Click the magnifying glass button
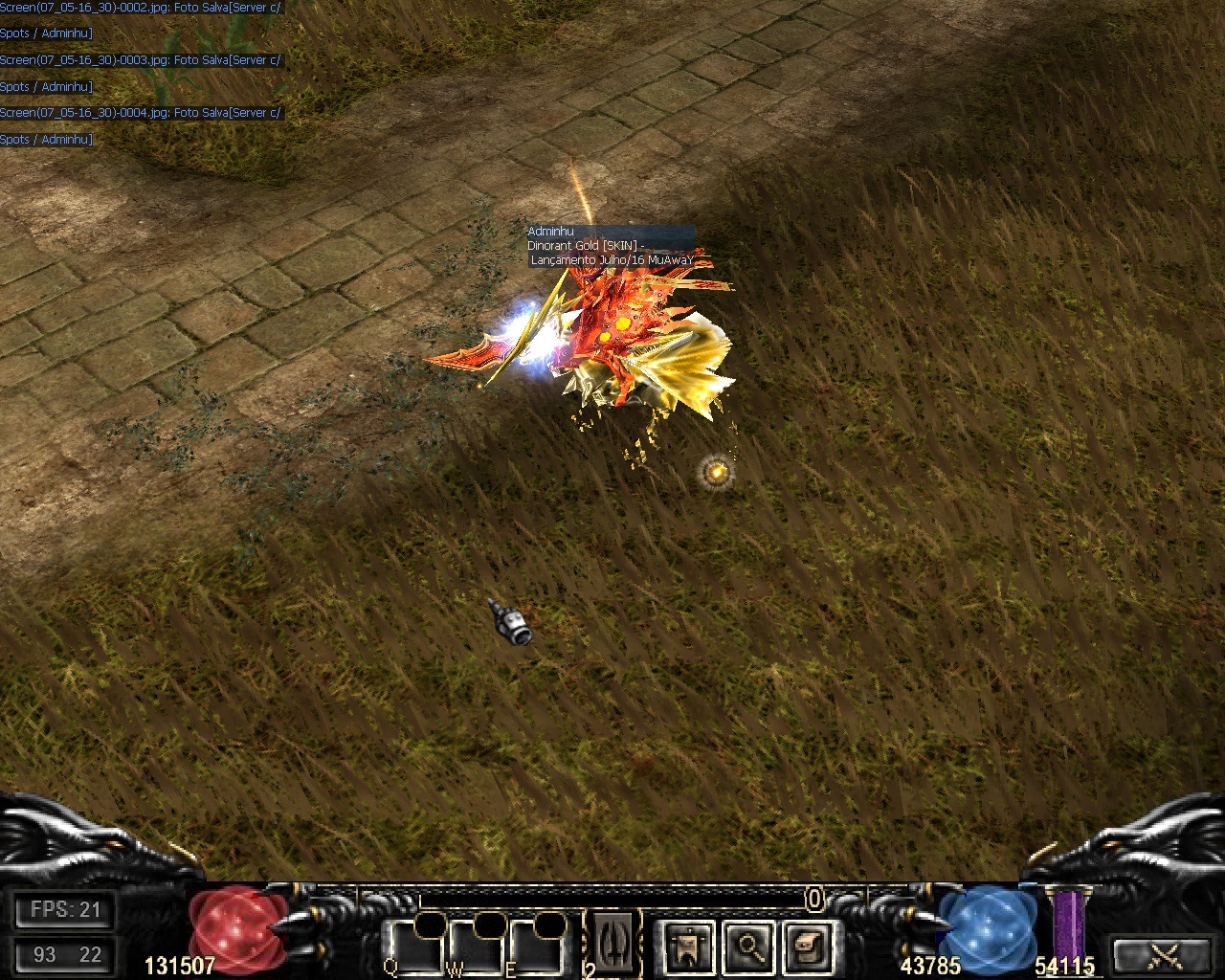The height and width of the screenshot is (980, 1225). coord(747,946)
